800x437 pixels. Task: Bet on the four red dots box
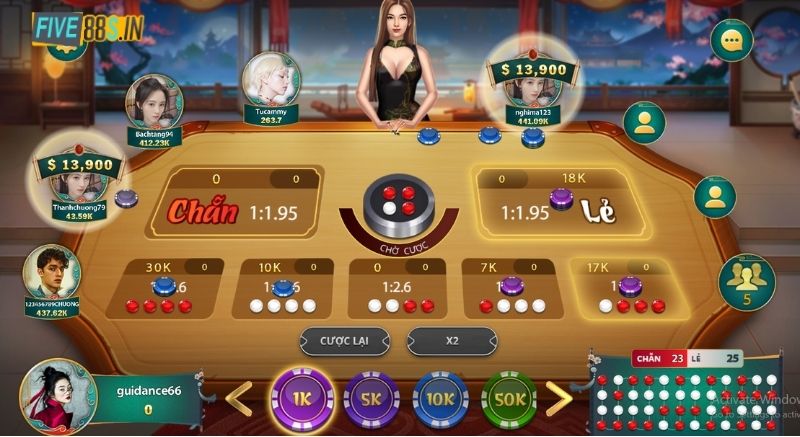(162, 291)
